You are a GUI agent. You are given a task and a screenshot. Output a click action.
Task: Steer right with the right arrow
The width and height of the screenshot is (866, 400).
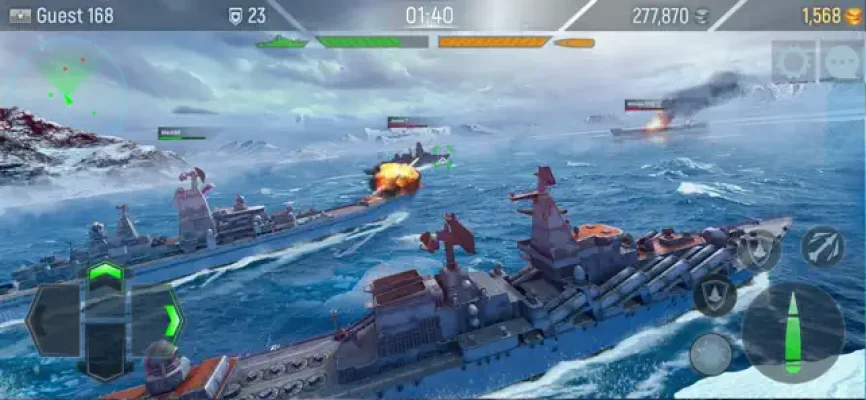point(160,320)
